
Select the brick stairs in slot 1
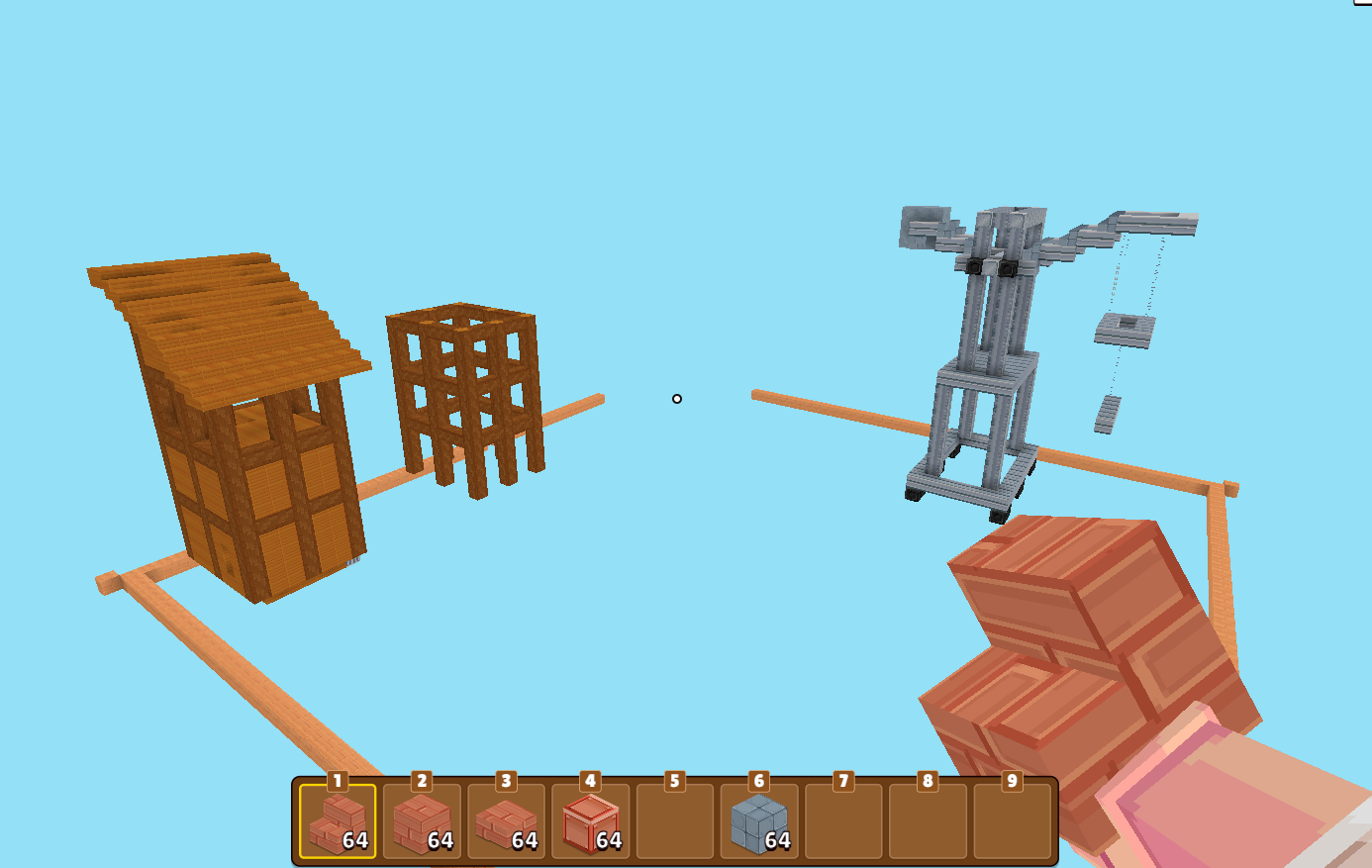pyautogui.click(x=338, y=821)
